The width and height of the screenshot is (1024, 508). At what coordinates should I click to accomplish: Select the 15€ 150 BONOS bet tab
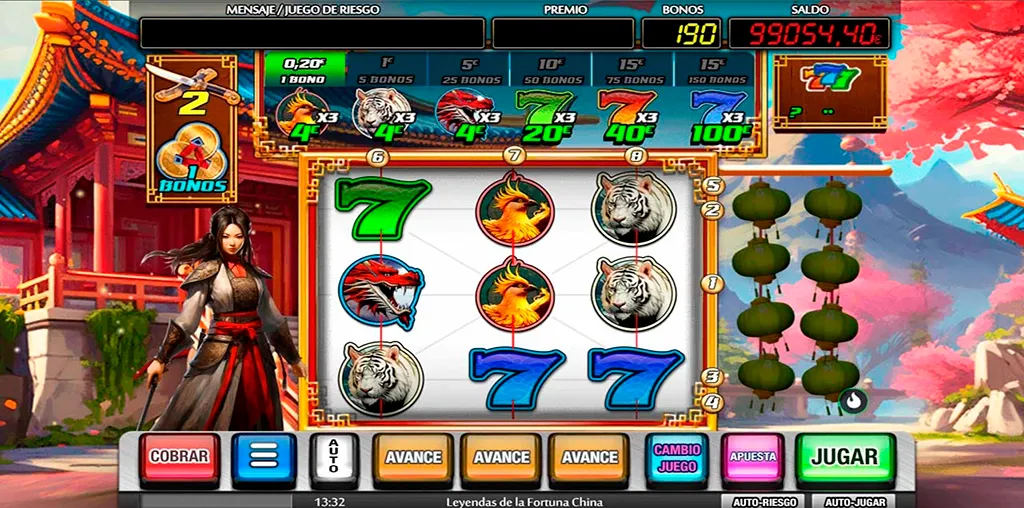(713, 69)
